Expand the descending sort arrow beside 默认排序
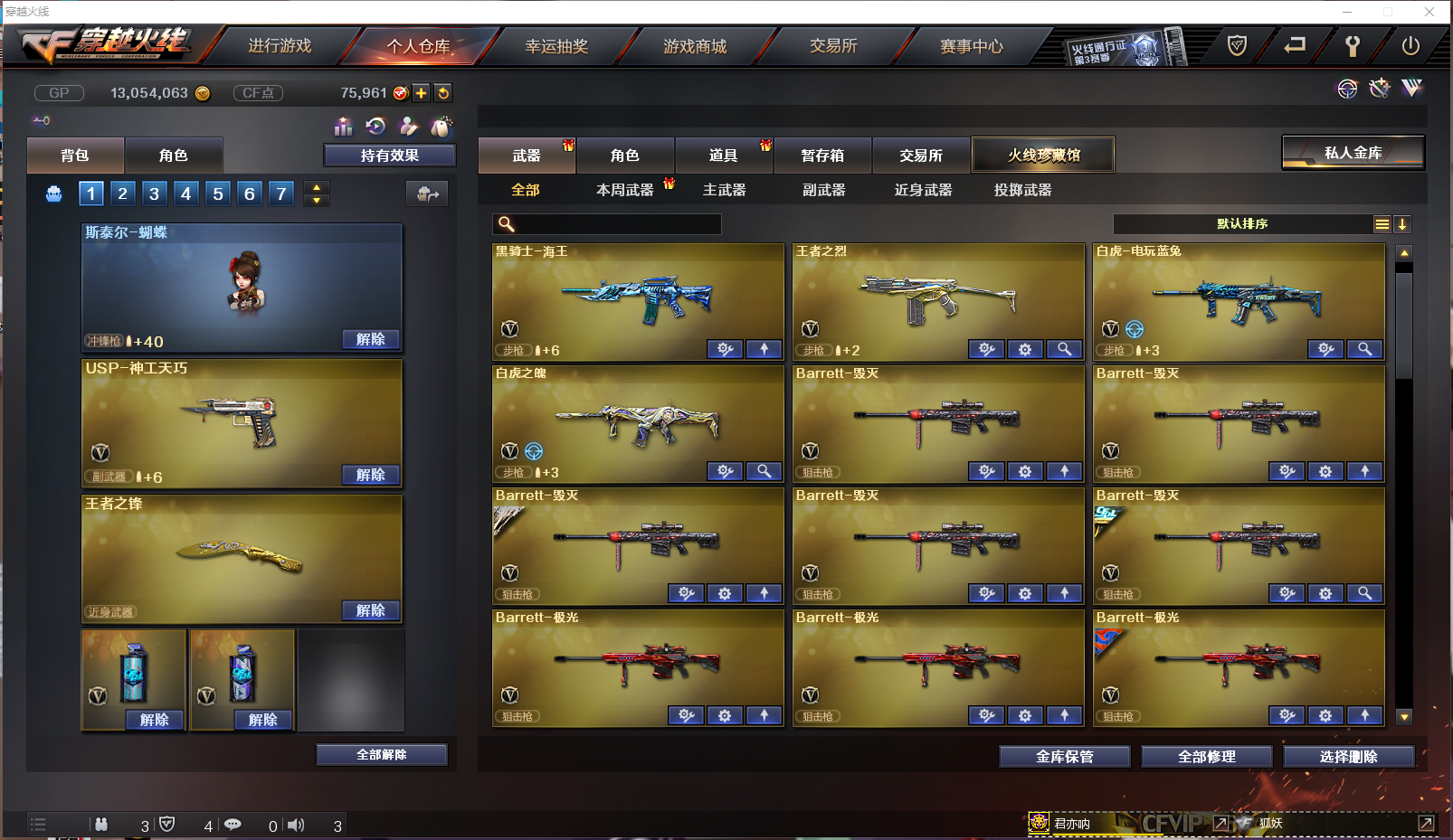Screen dimensions: 1453x840 [1403, 223]
